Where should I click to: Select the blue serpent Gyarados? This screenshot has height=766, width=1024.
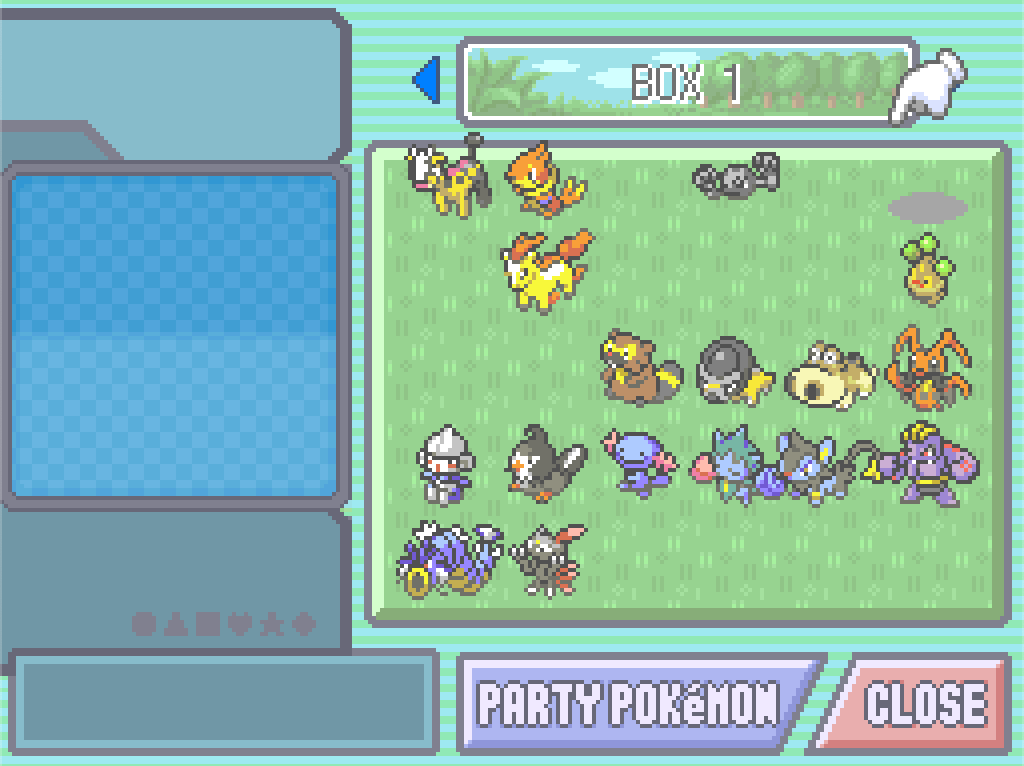(446, 560)
